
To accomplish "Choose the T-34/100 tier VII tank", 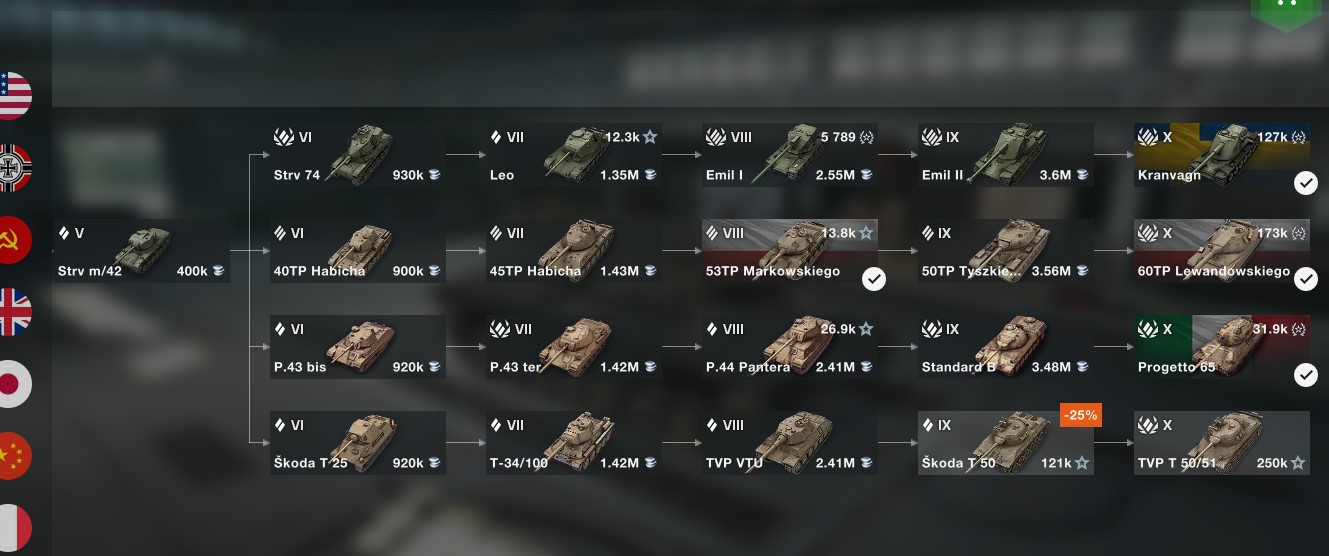I will (x=573, y=443).
